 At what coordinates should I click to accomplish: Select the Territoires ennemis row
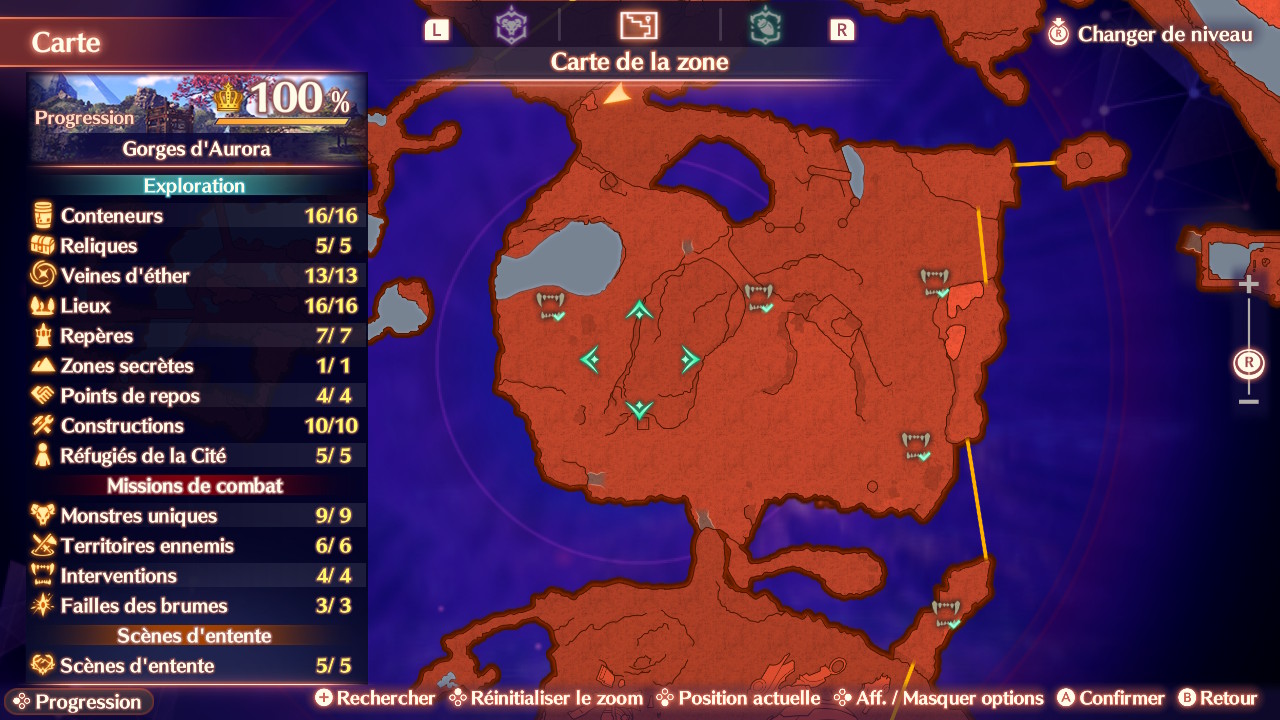(x=197, y=546)
